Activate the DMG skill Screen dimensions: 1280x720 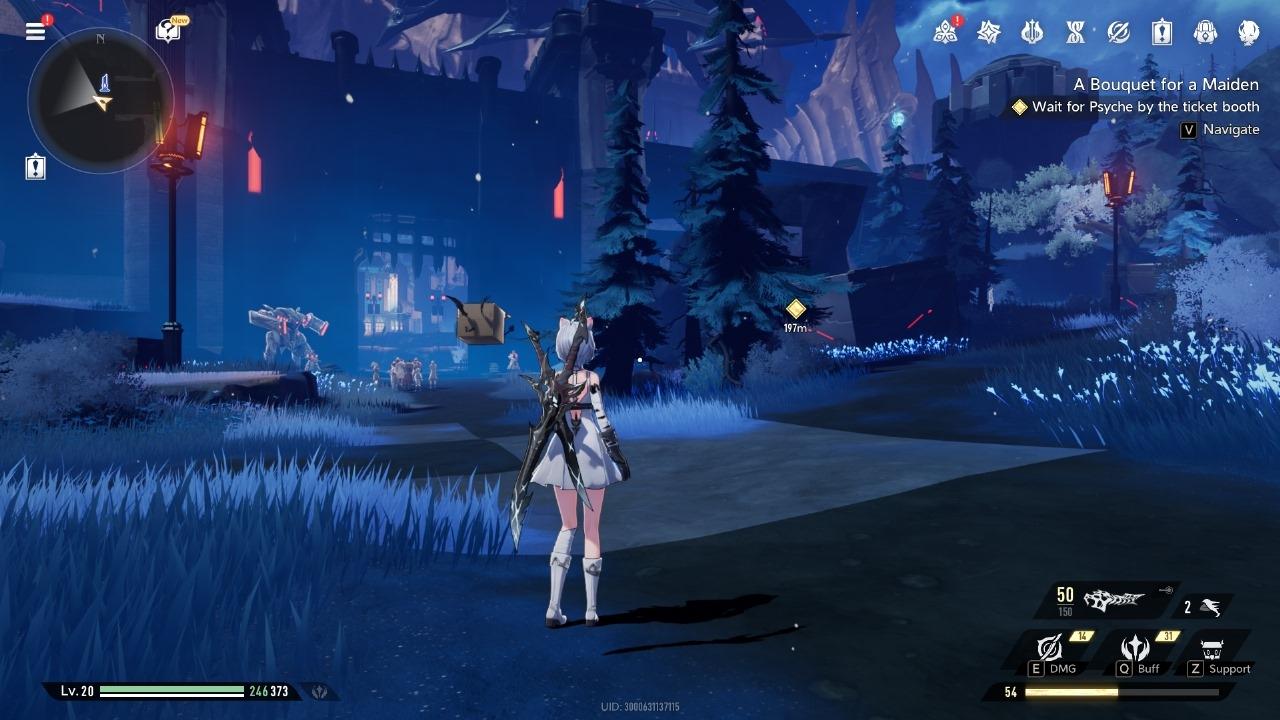click(x=1049, y=650)
